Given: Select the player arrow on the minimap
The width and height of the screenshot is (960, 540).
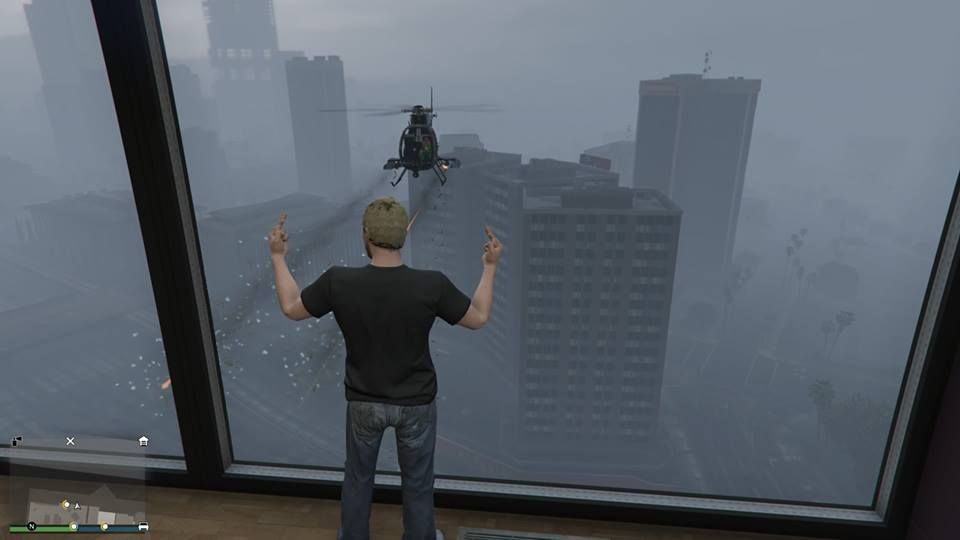Looking at the screenshot, I should pyautogui.click(x=77, y=506).
